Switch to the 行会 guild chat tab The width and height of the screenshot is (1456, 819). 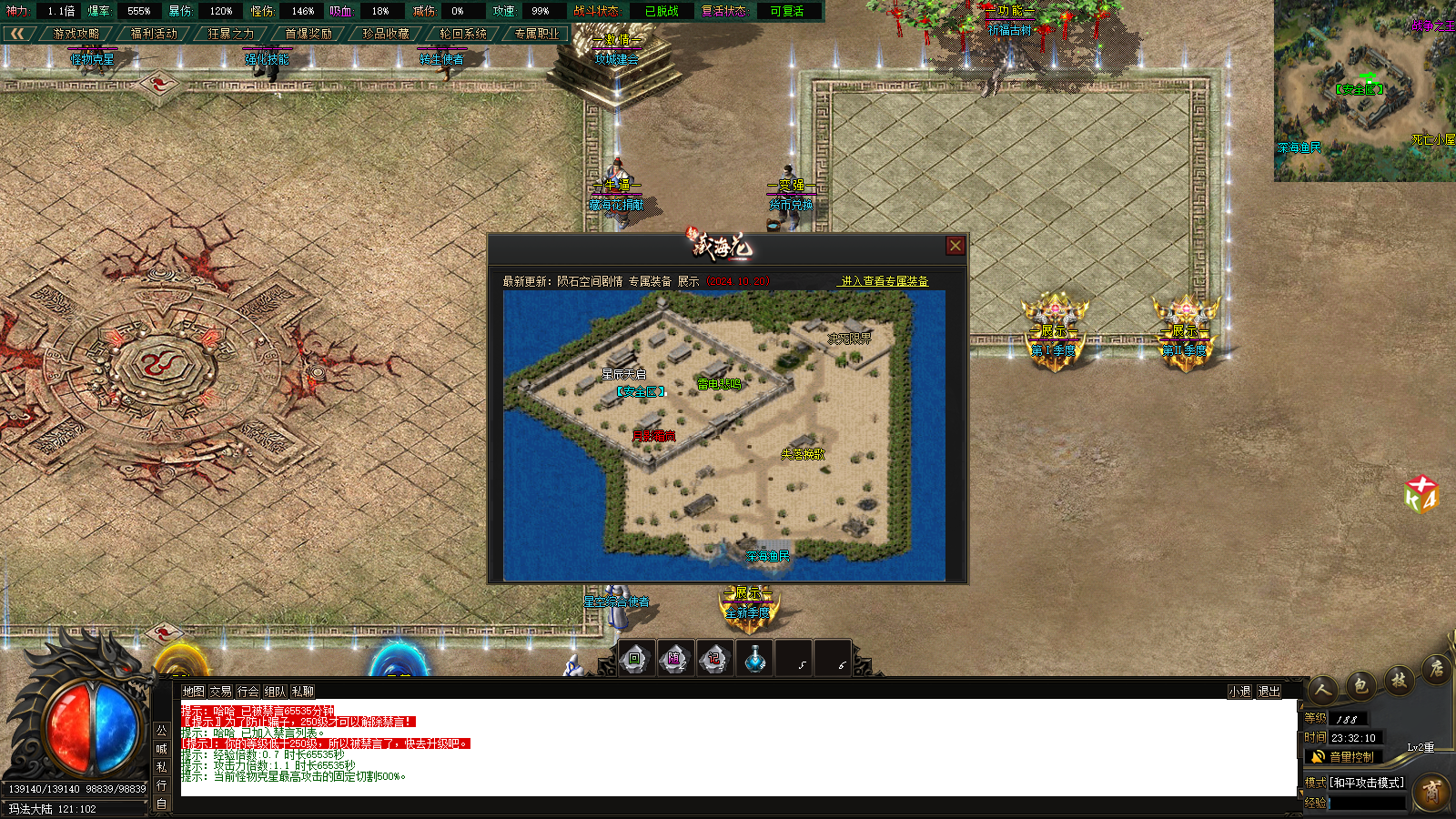[248, 692]
